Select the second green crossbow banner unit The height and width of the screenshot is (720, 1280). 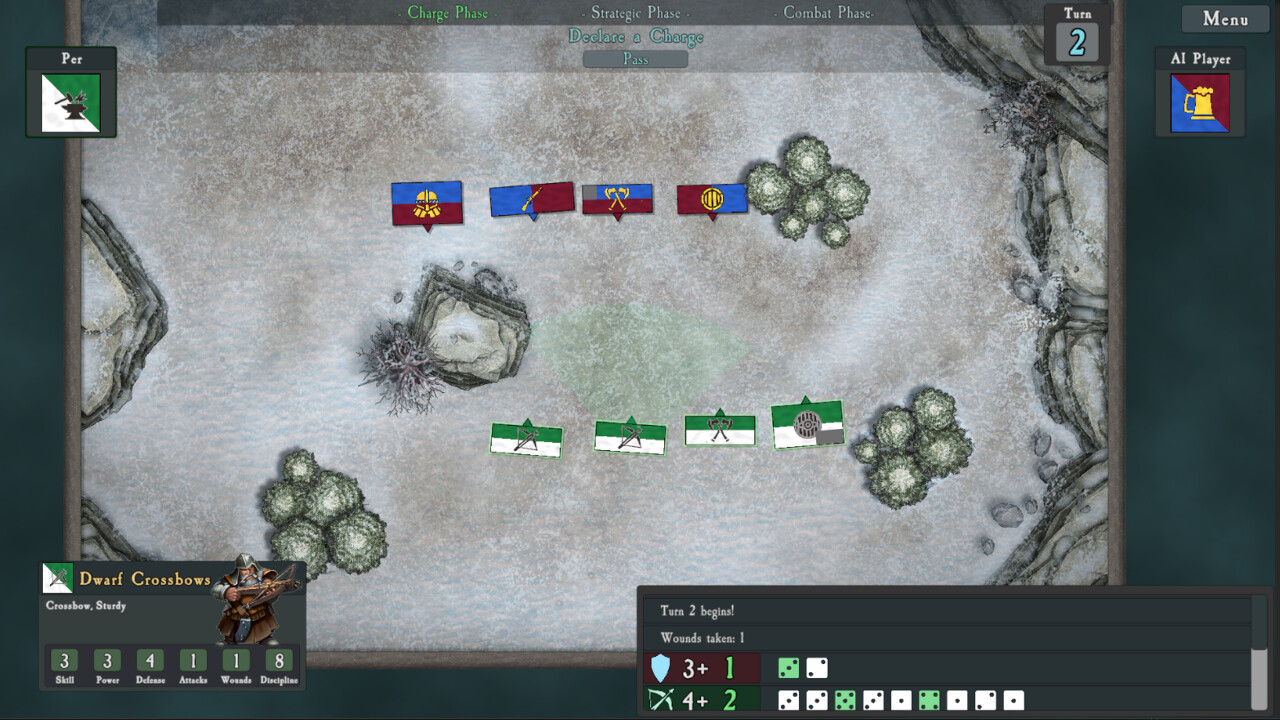pos(628,433)
